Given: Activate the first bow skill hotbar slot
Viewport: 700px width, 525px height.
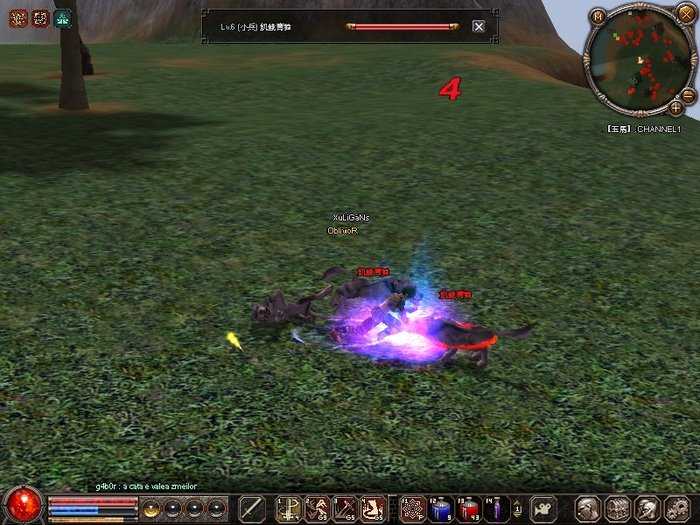Looking at the screenshot, I should [289, 509].
